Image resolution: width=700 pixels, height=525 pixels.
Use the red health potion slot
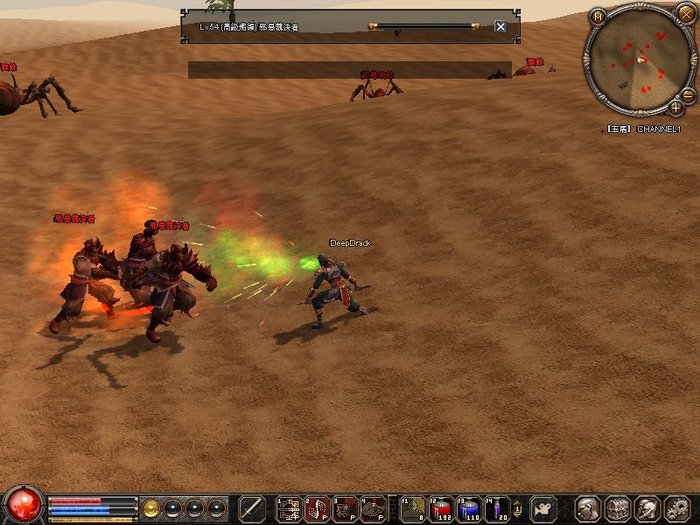442,508
